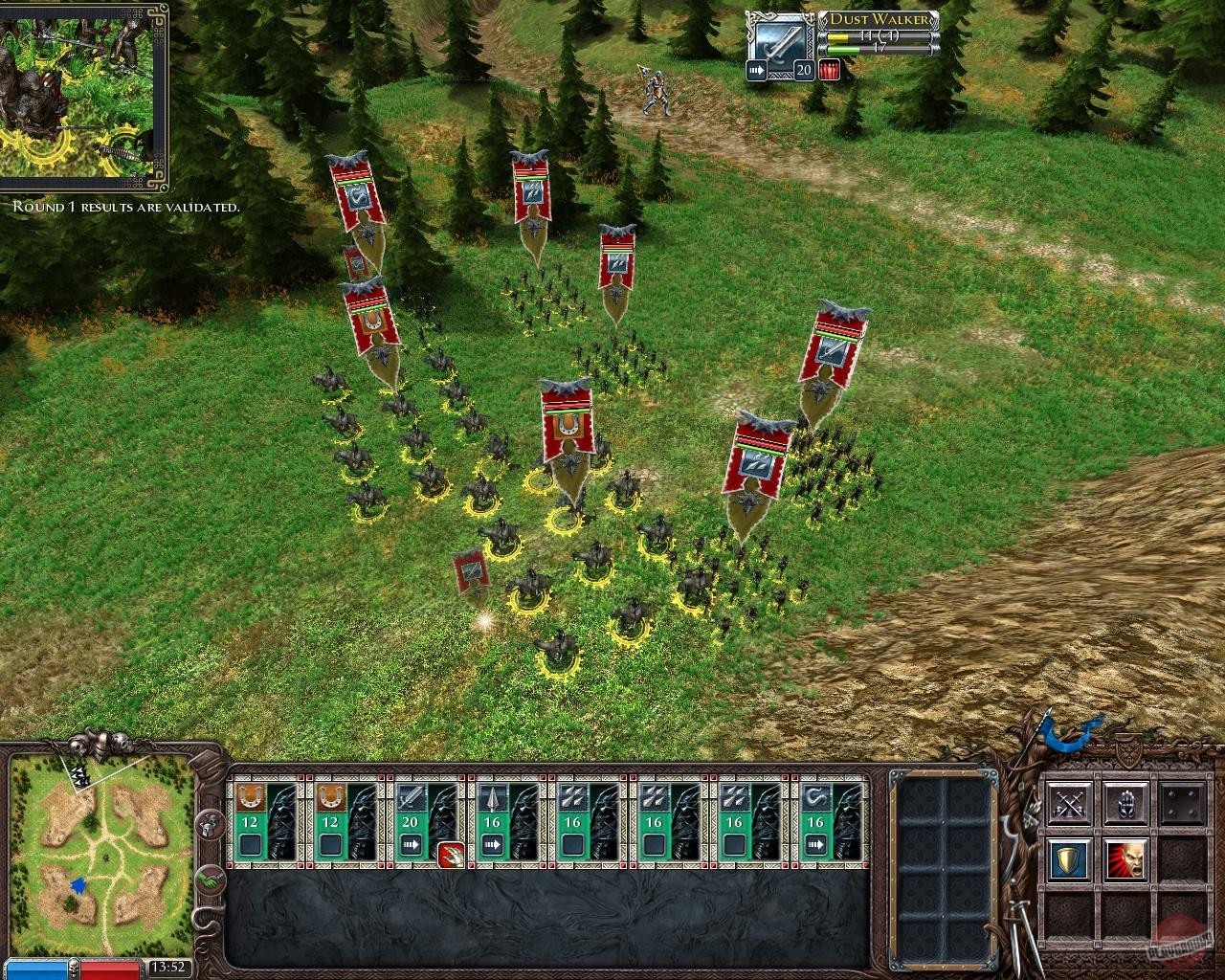Click the red soldiers formation icon below Dust Walker's bars
Image resolution: width=1225 pixels, height=980 pixels.
(828, 69)
